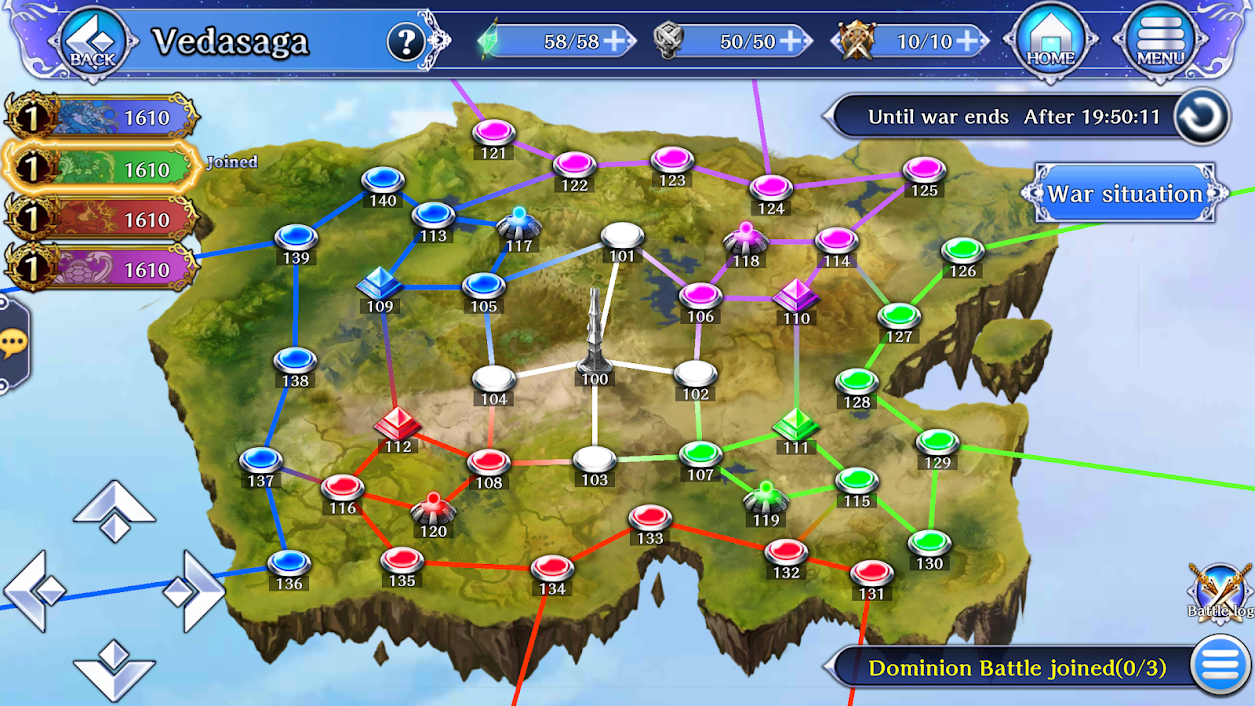The image size is (1255, 706).
Task: Add stamina with the 58/58 plus button
Action: (616, 41)
